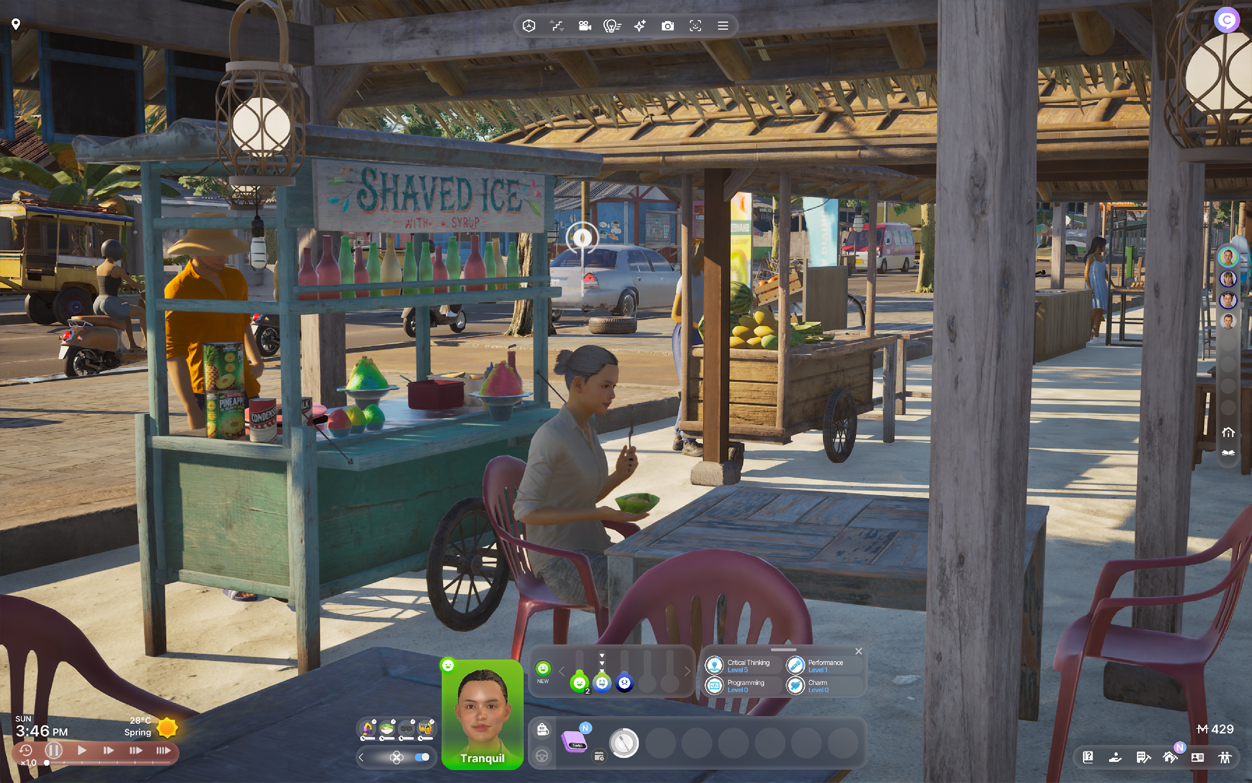Click the profile avatar in top corner
Viewport: 1252px width, 783px height.
tap(1226, 20)
